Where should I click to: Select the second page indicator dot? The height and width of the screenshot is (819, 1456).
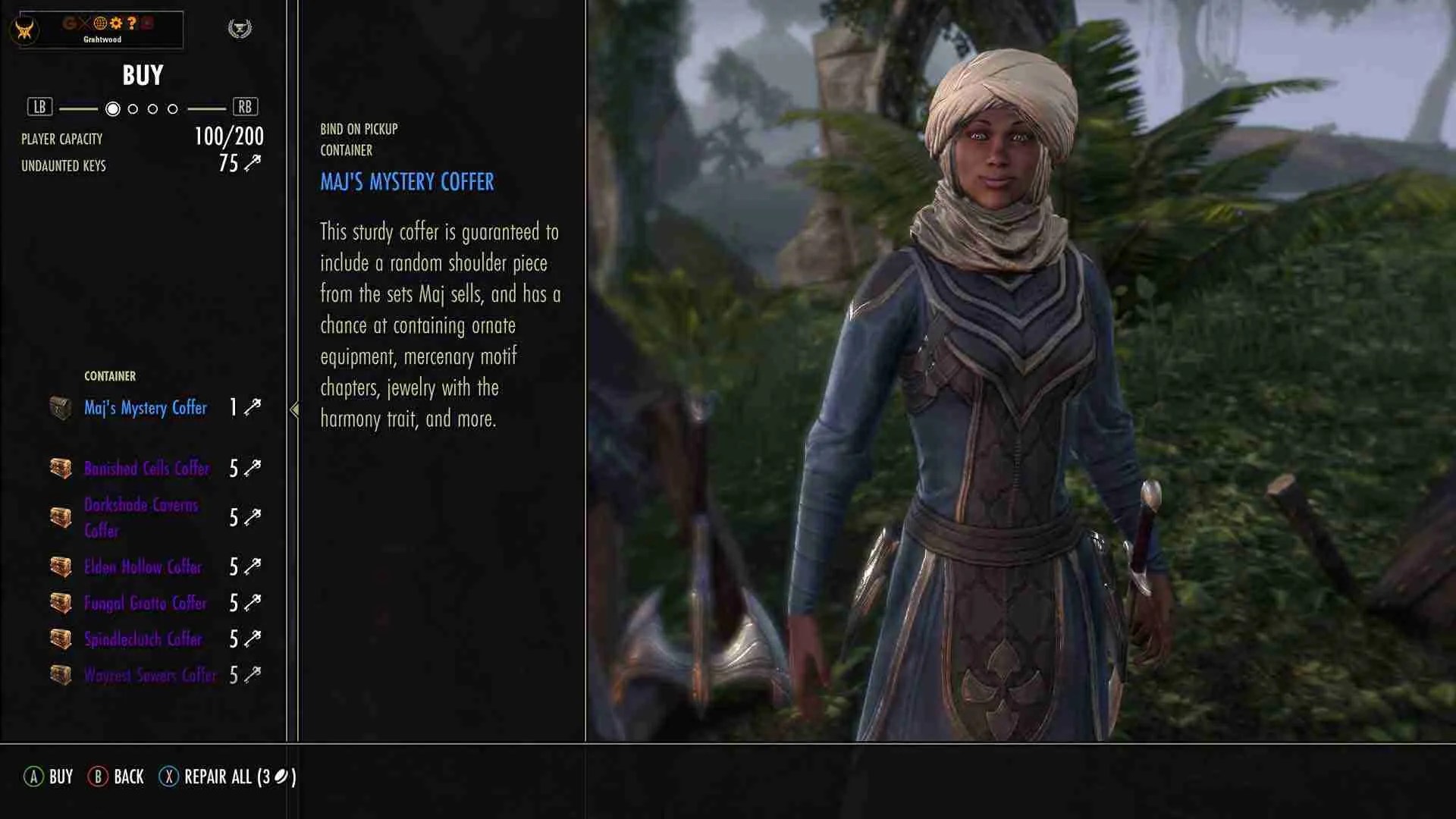coord(134,108)
